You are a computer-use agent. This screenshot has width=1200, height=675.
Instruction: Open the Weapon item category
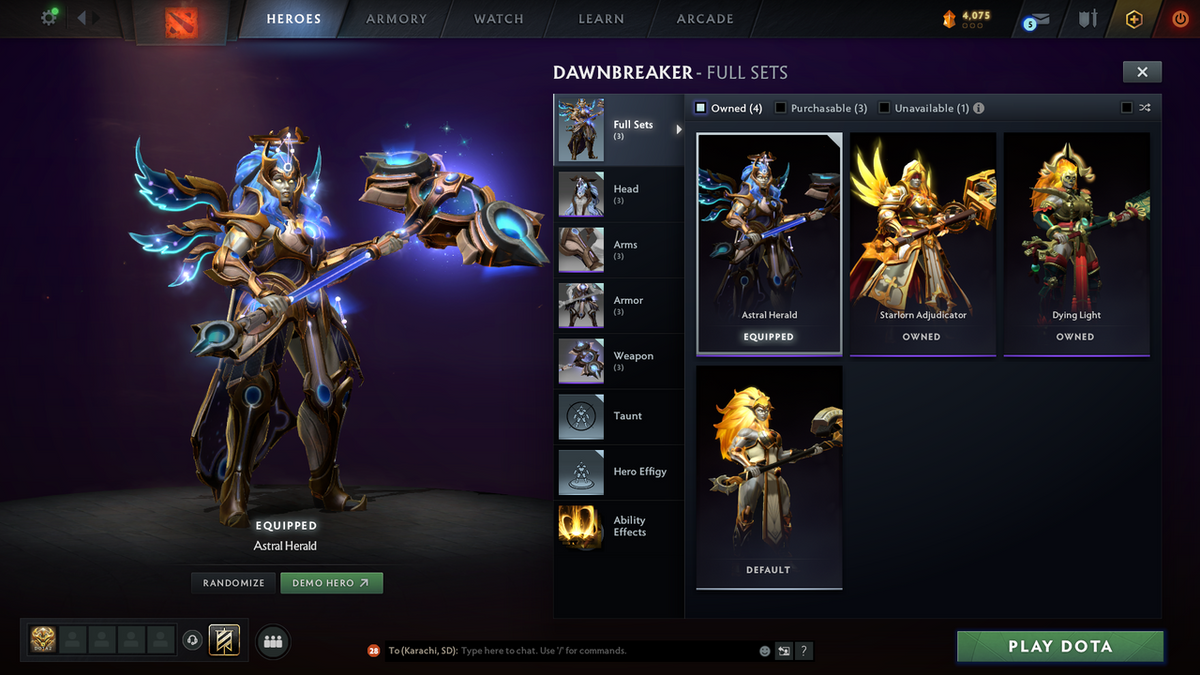620,361
